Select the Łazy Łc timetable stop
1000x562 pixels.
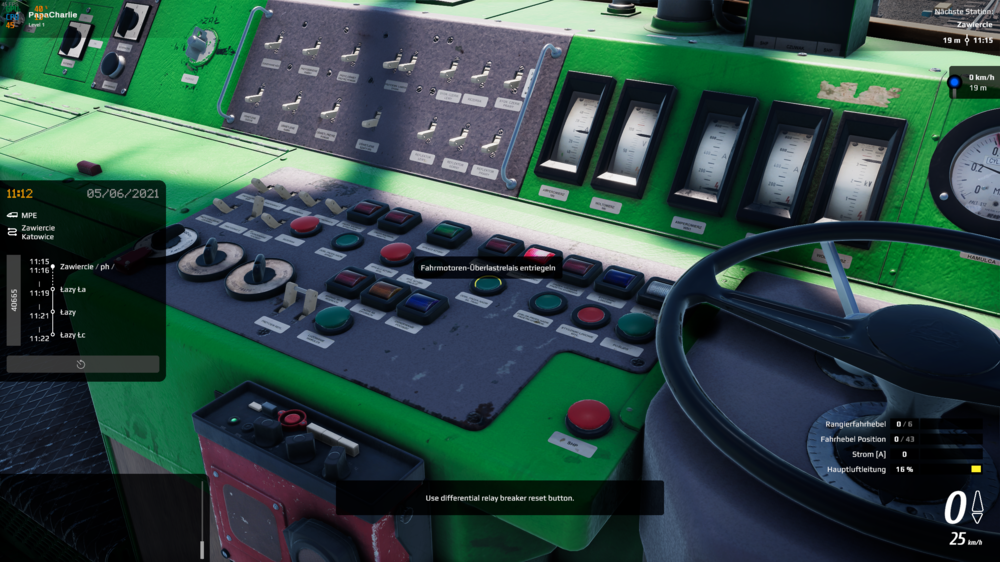(73, 334)
